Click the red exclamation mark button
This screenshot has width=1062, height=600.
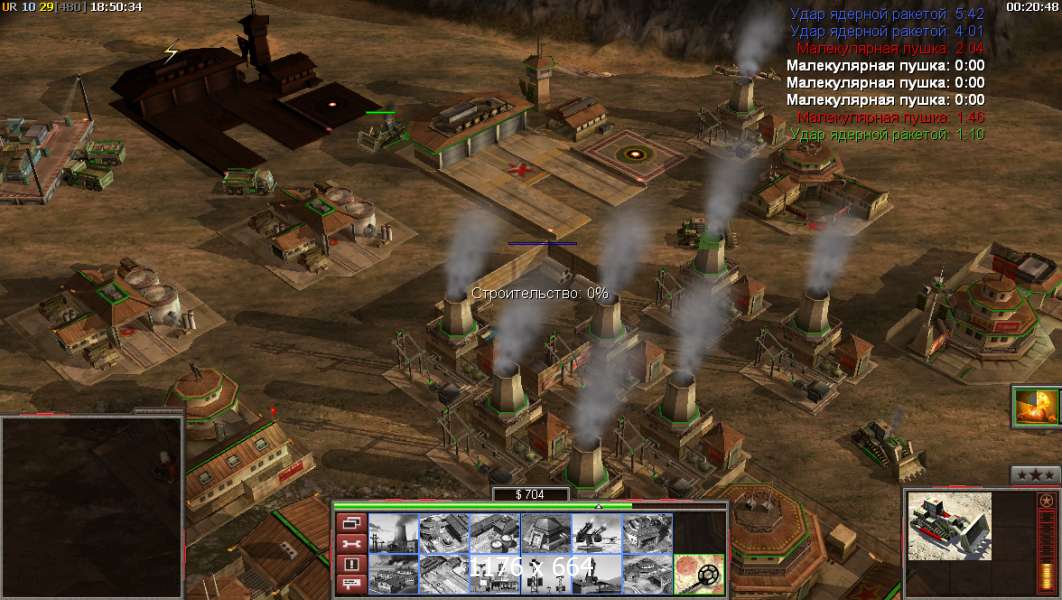351,565
